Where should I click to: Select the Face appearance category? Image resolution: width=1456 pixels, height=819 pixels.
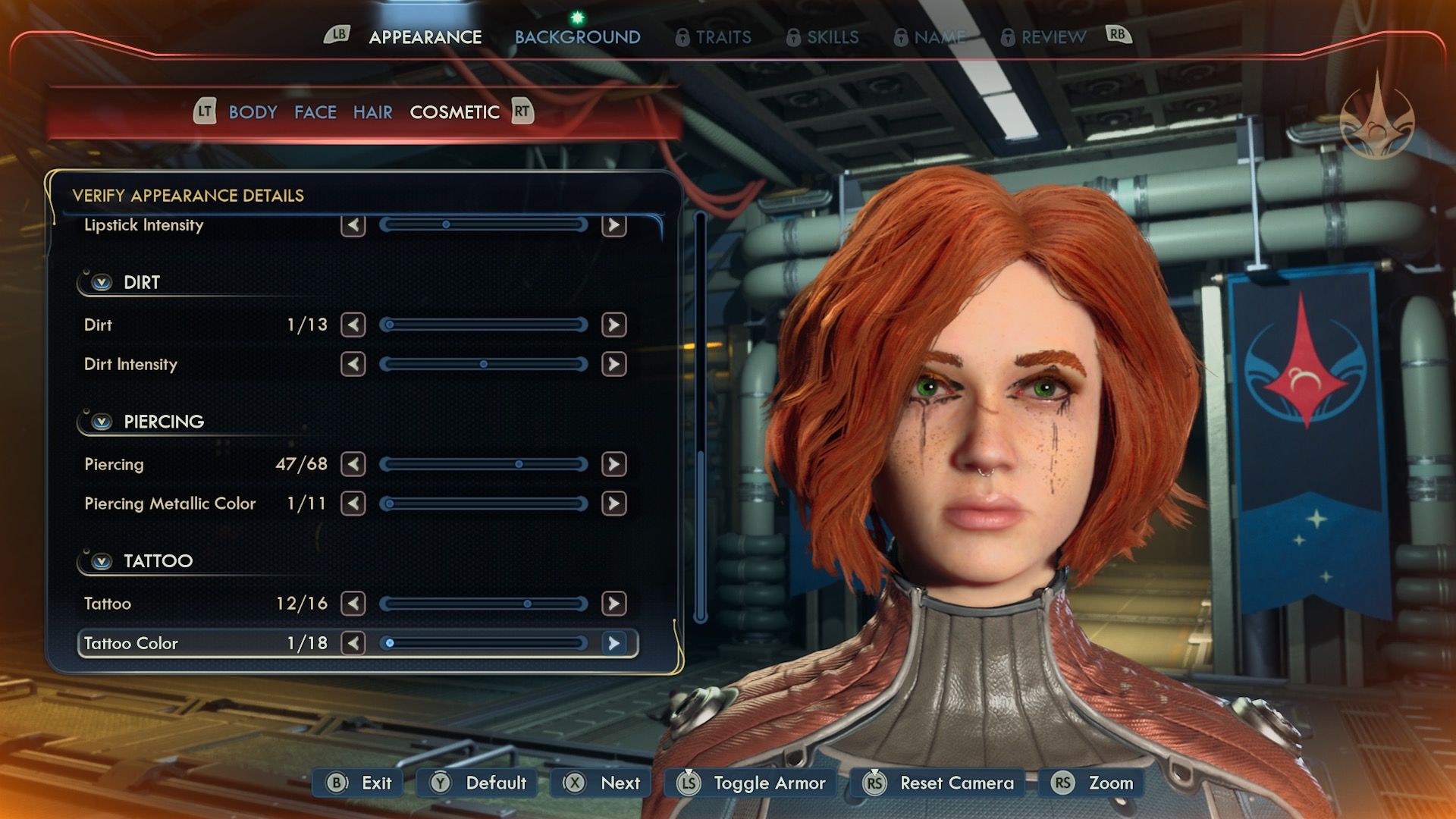click(x=315, y=112)
